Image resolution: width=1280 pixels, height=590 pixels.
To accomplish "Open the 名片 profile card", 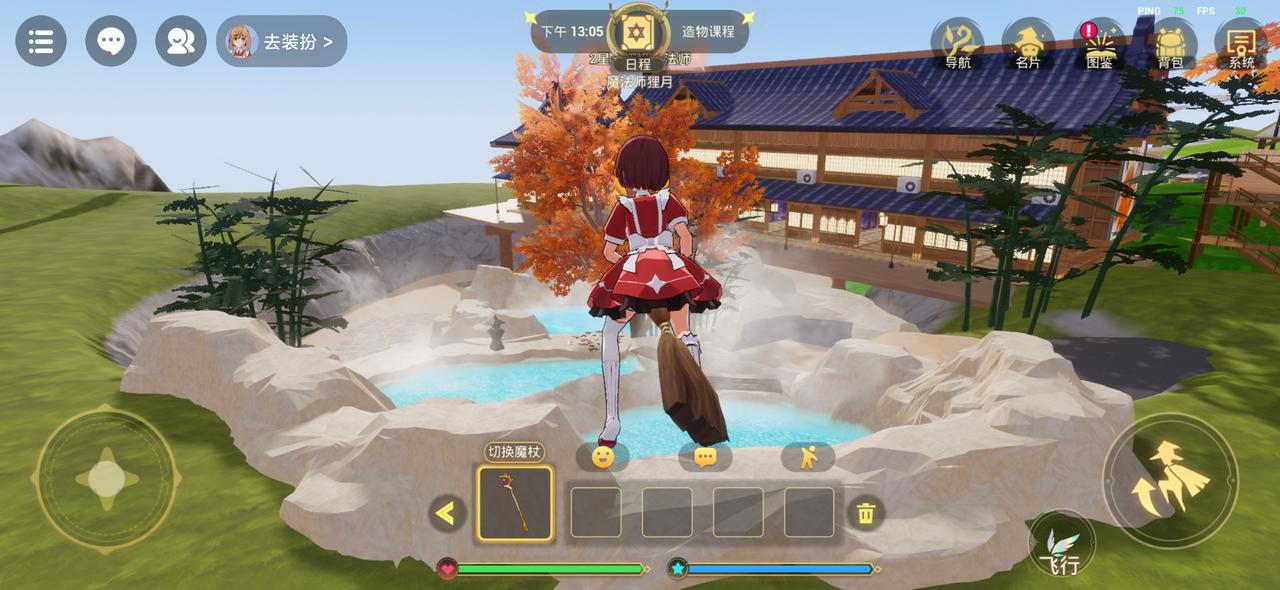I will [x=1028, y=46].
